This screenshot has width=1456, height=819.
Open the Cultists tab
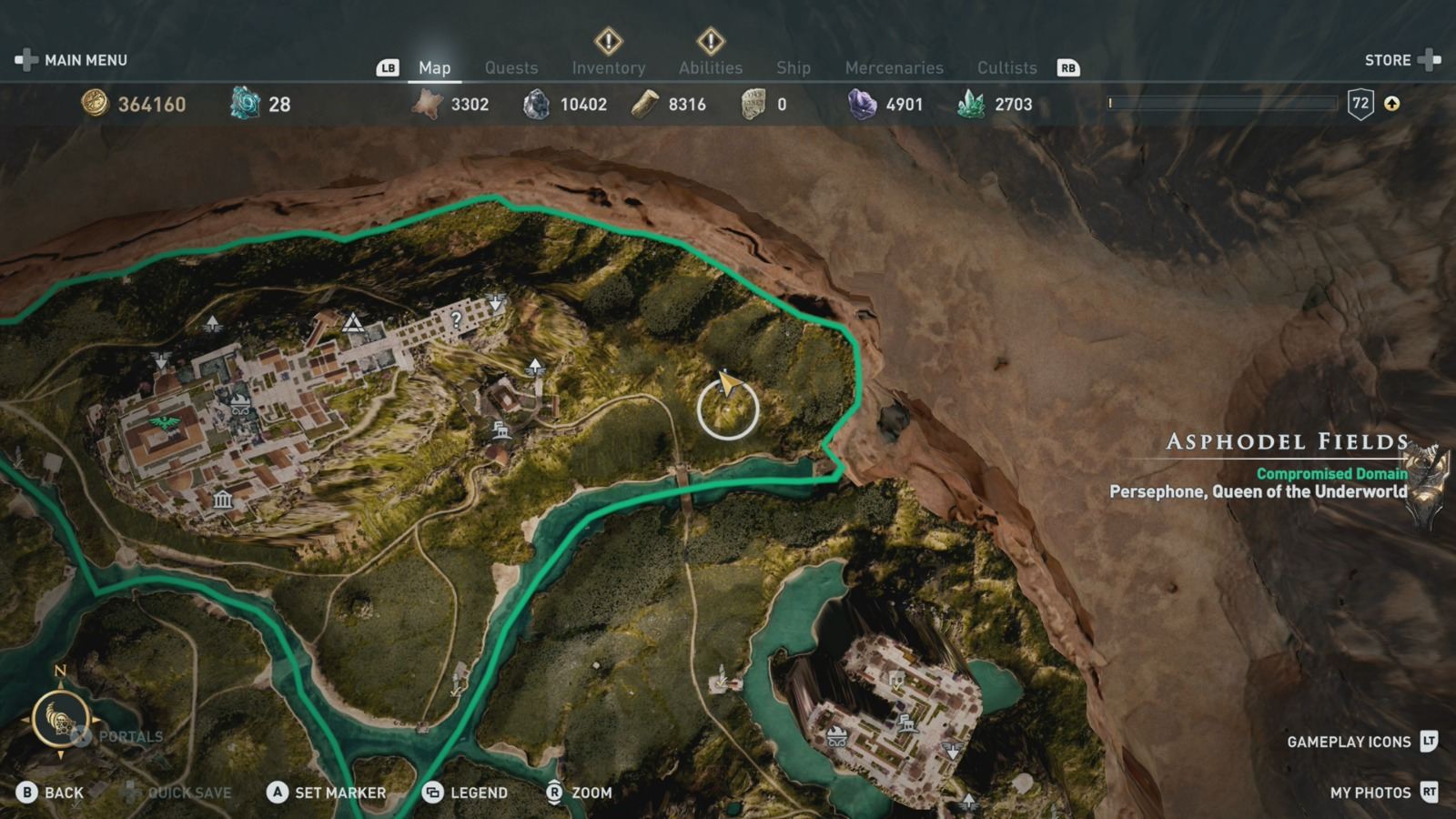pos(1006,67)
